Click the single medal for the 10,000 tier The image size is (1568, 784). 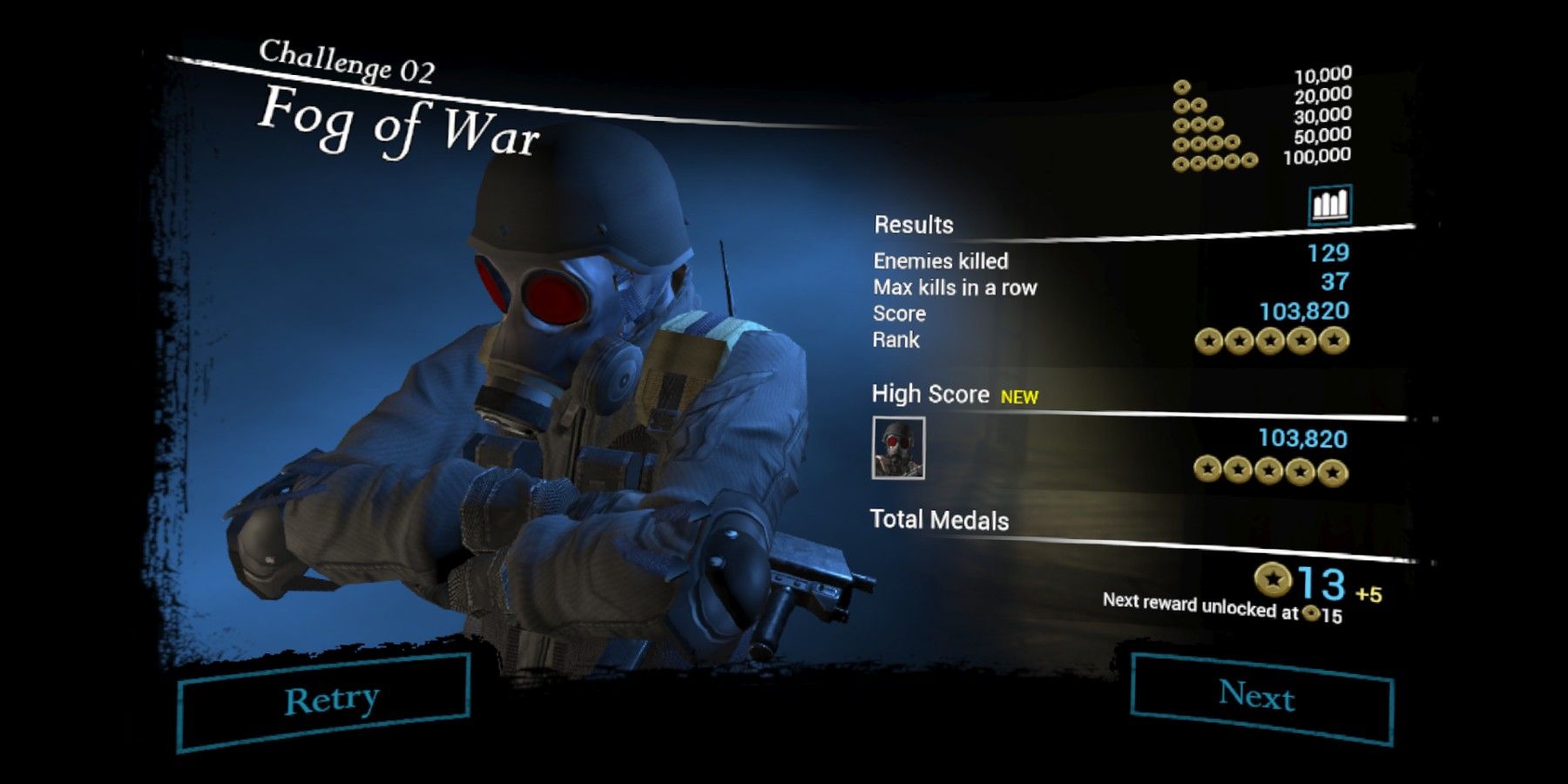[x=1182, y=87]
